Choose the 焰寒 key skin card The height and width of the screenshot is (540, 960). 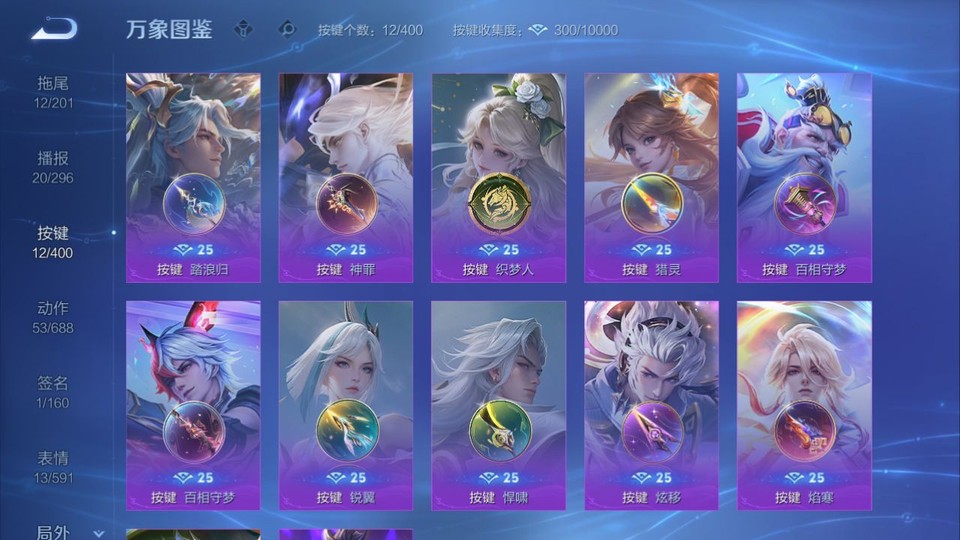(804, 405)
